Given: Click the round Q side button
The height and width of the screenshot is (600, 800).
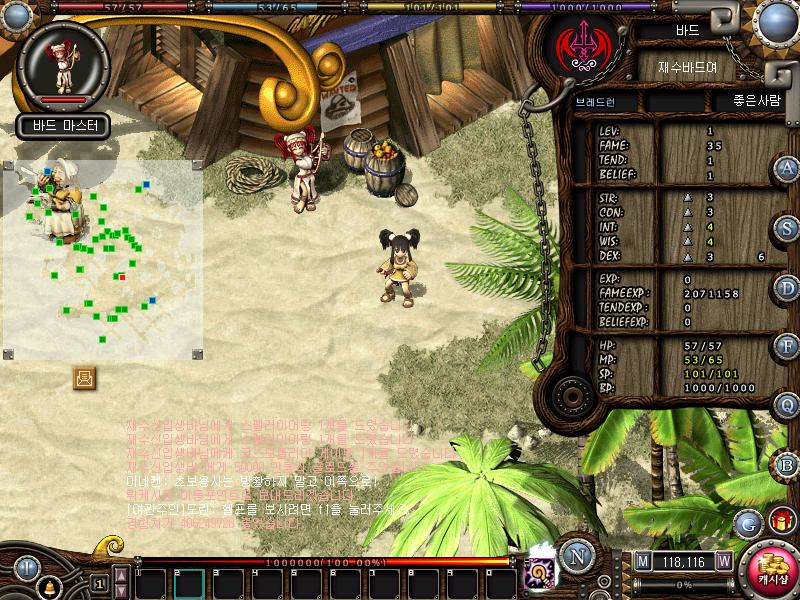Looking at the screenshot, I should click(x=788, y=405).
